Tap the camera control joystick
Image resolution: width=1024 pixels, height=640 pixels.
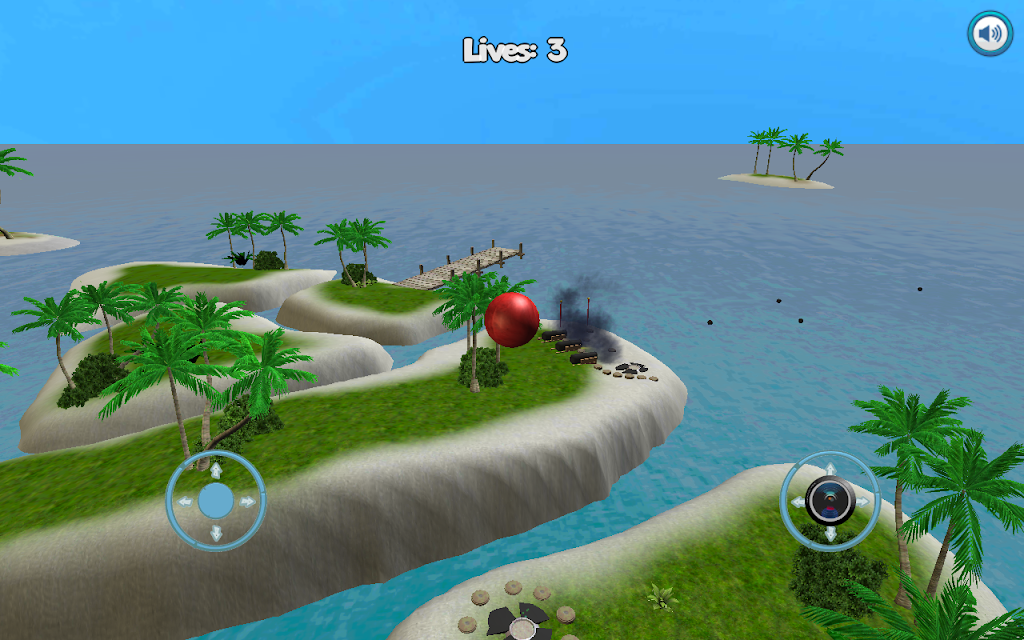click(829, 500)
